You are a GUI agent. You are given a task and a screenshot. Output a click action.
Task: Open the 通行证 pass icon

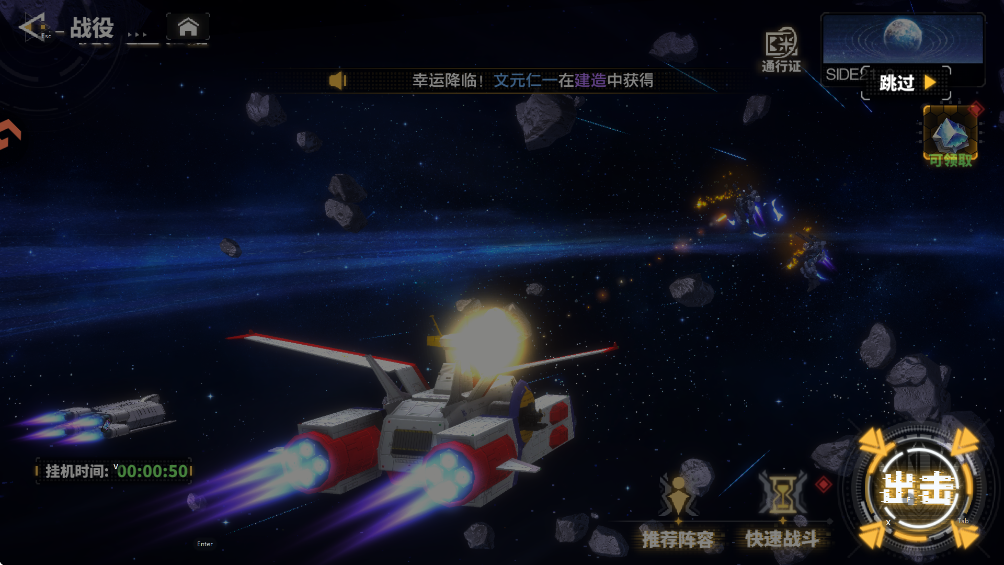click(x=781, y=49)
